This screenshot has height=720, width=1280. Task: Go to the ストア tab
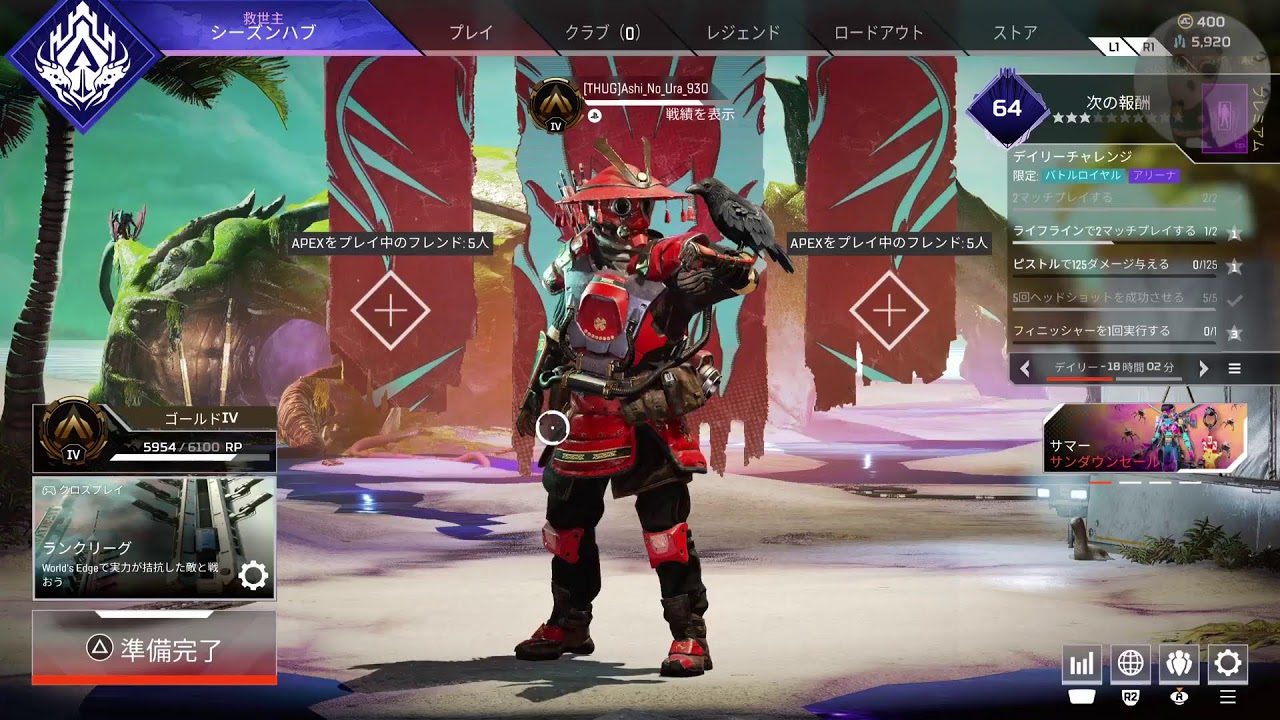point(1015,32)
